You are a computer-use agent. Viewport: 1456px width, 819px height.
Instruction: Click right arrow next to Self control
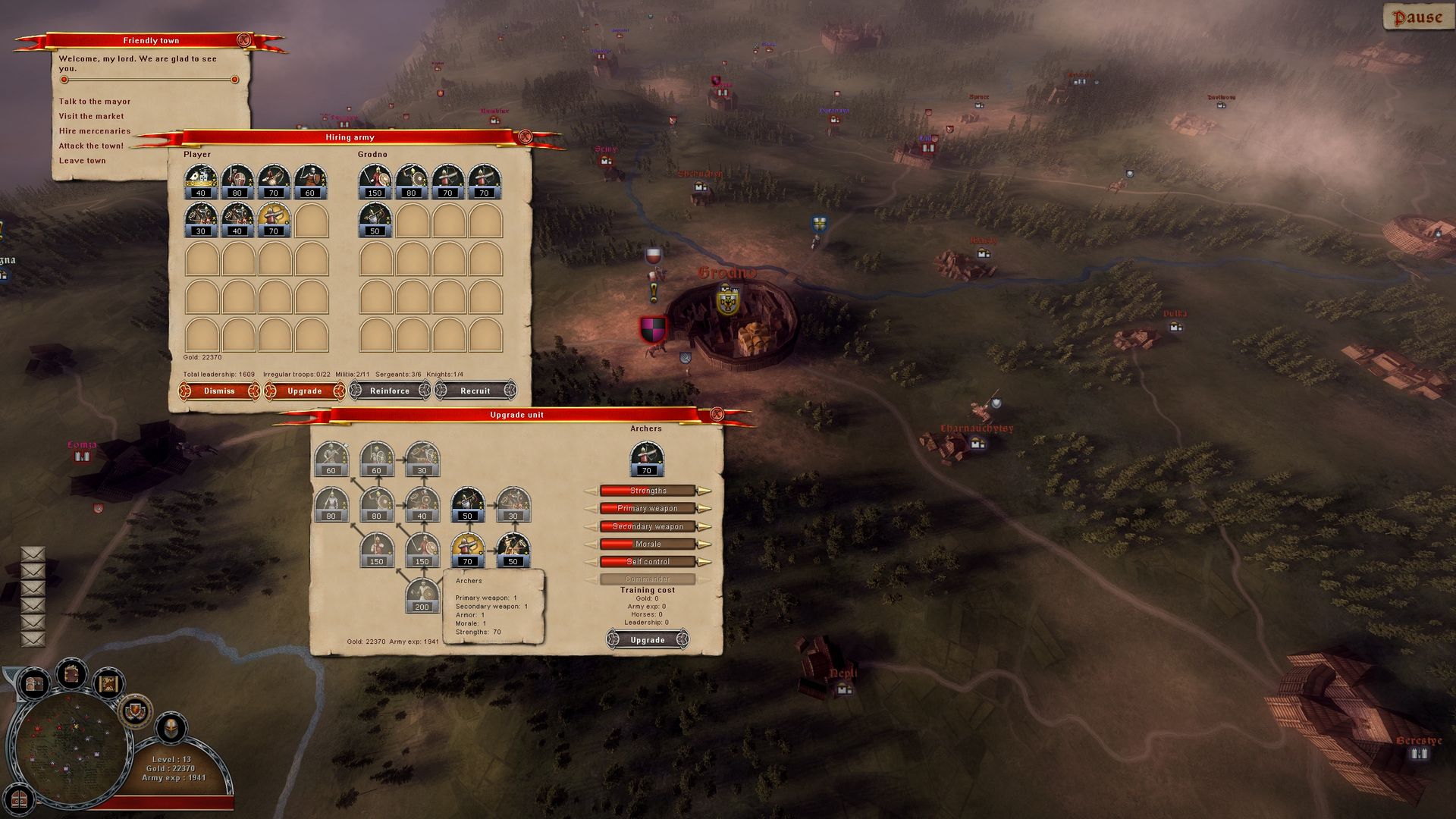pos(704,561)
